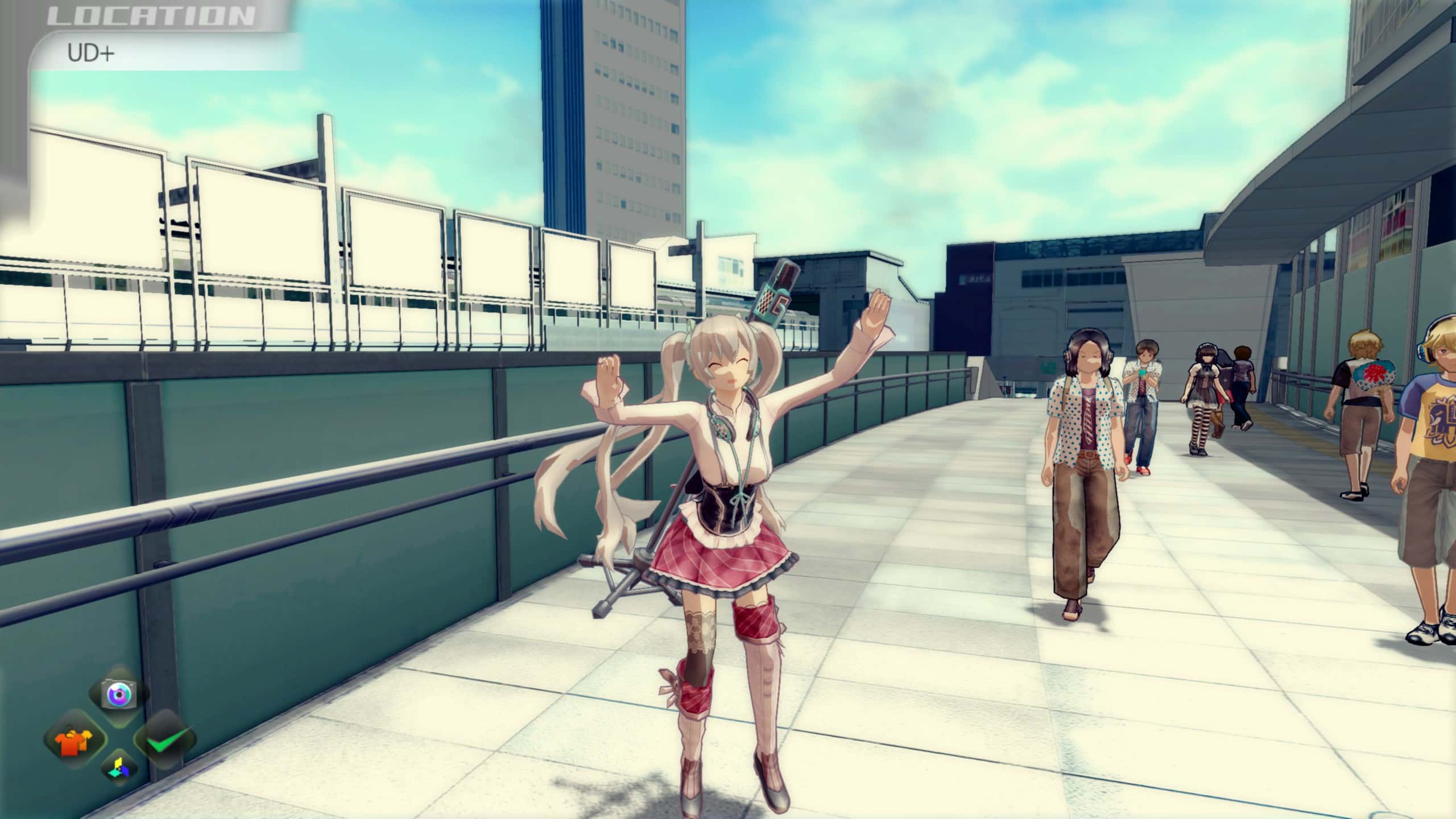Select the hanger on the shirt icon
The height and width of the screenshot is (819, 1456).
coord(71,728)
